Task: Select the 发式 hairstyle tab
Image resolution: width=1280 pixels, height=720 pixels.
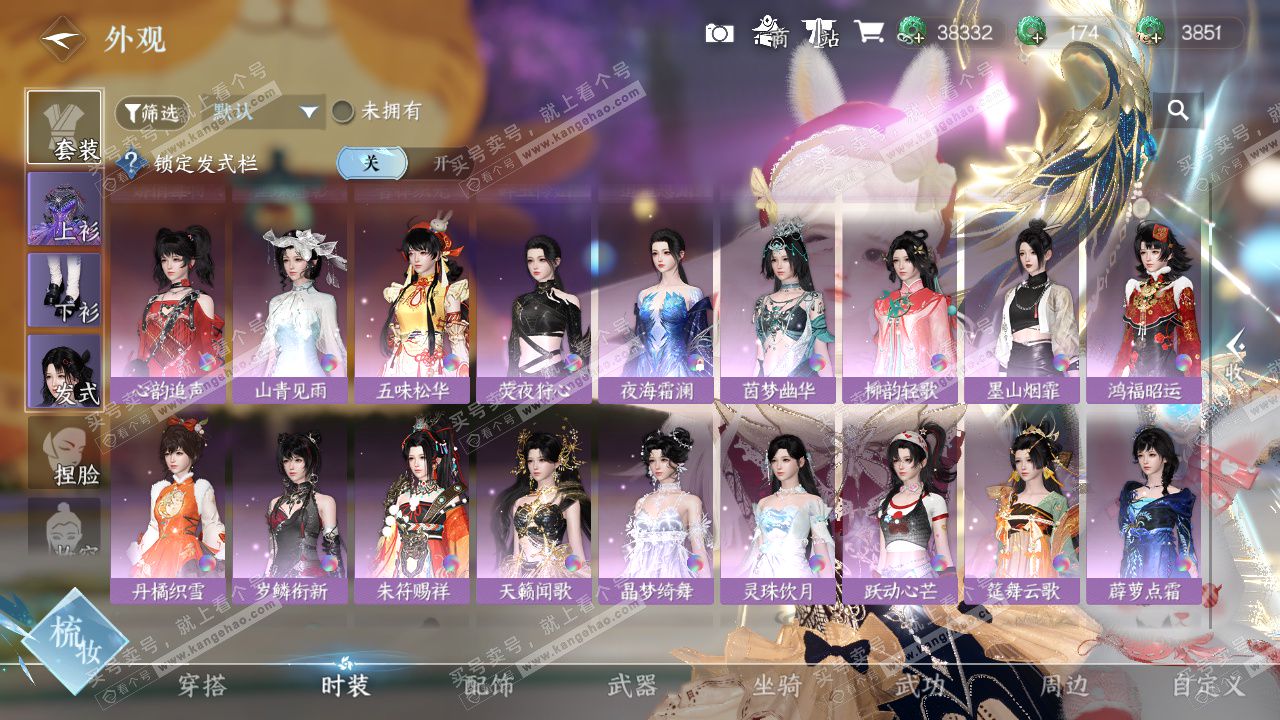Action: (64, 370)
